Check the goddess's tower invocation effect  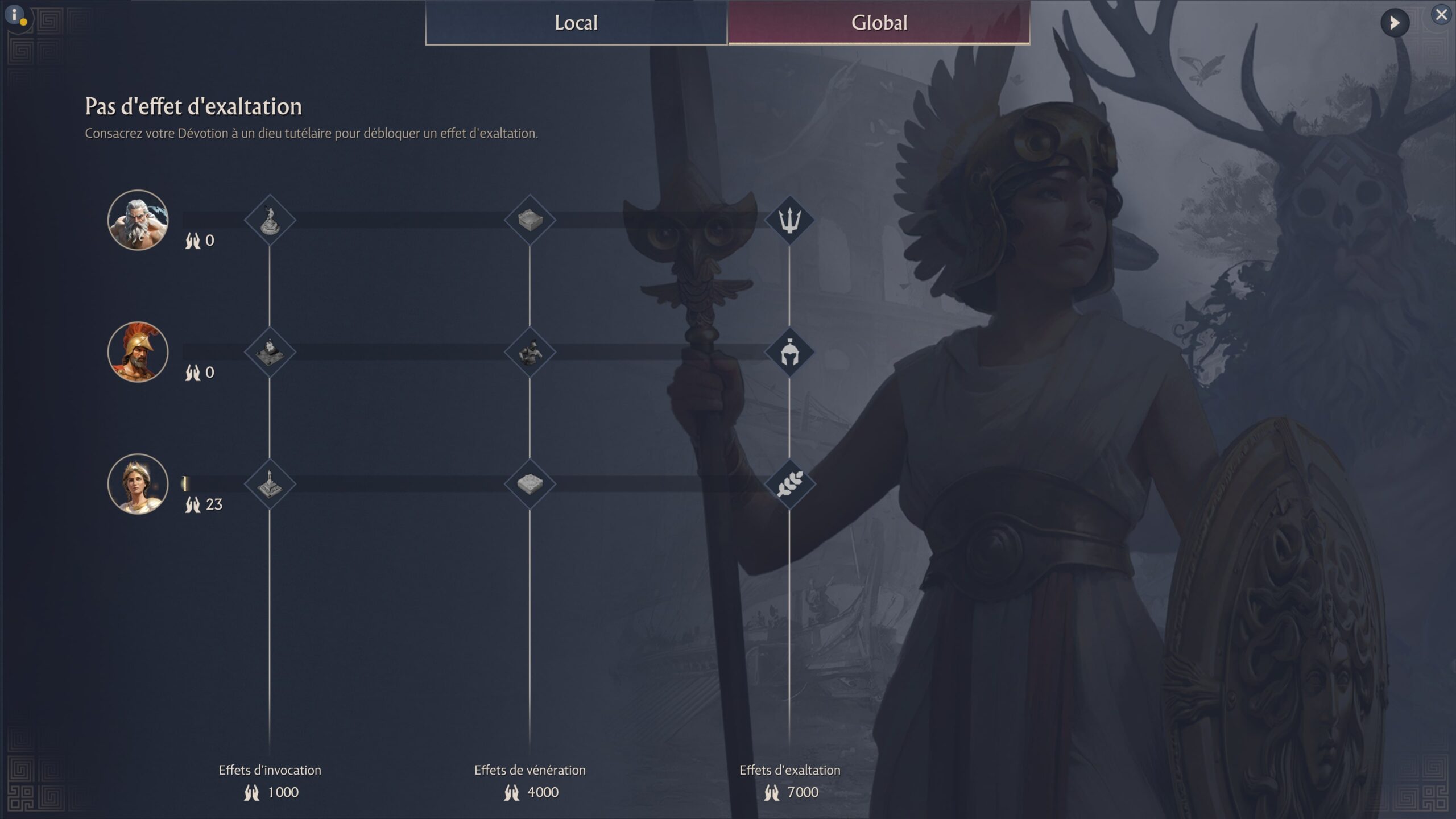[x=270, y=484]
